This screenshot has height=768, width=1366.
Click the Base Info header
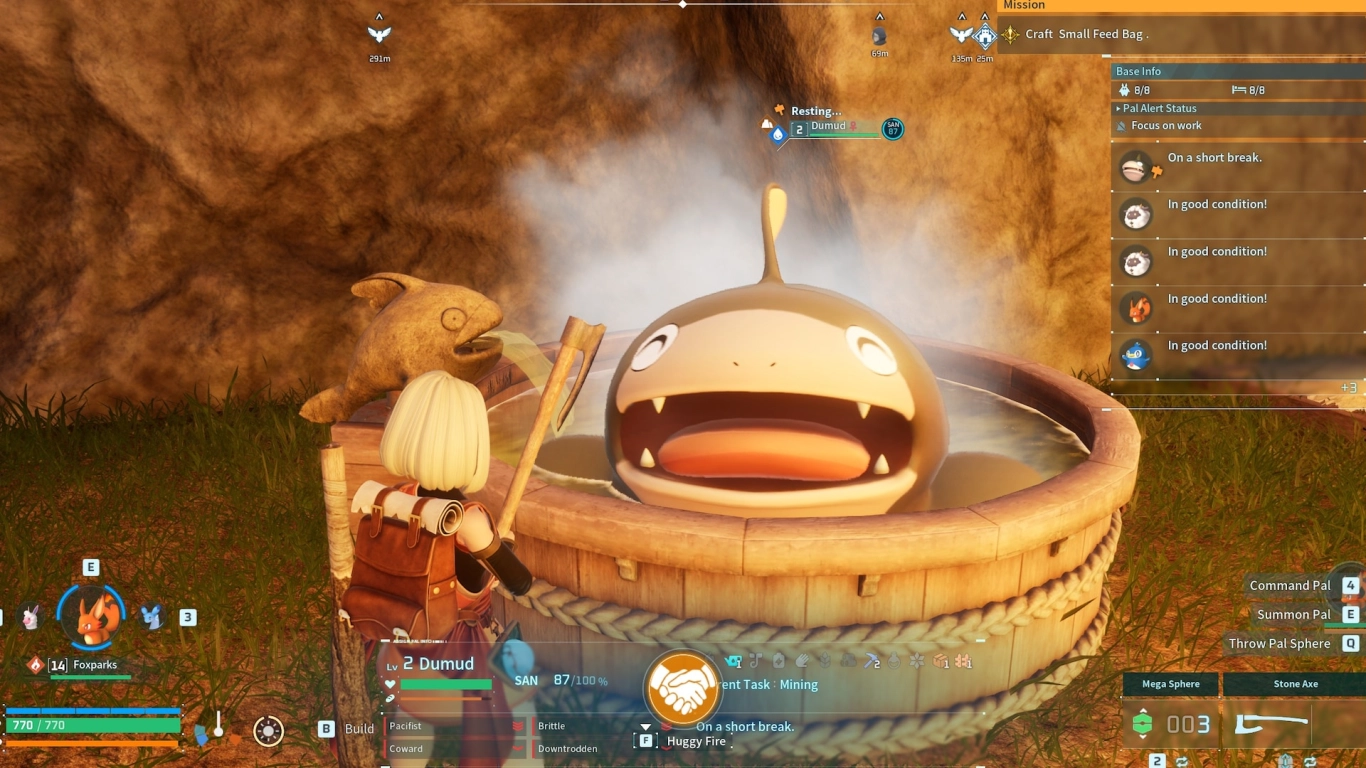point(1139,71)
